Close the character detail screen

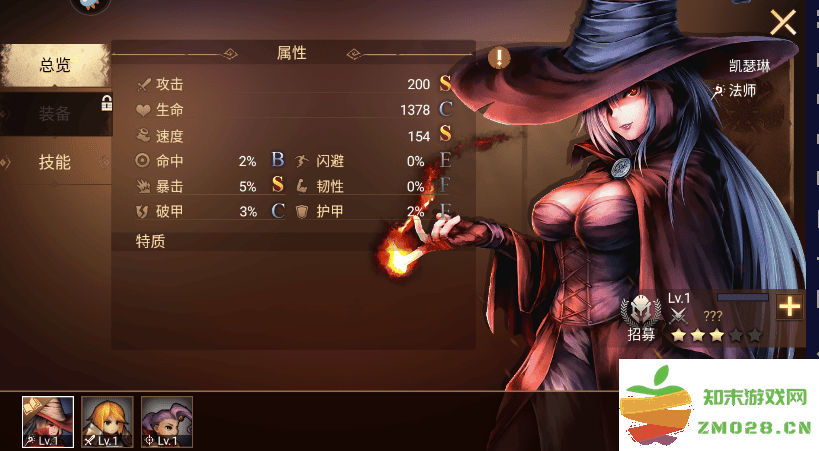tap(782, 22)
